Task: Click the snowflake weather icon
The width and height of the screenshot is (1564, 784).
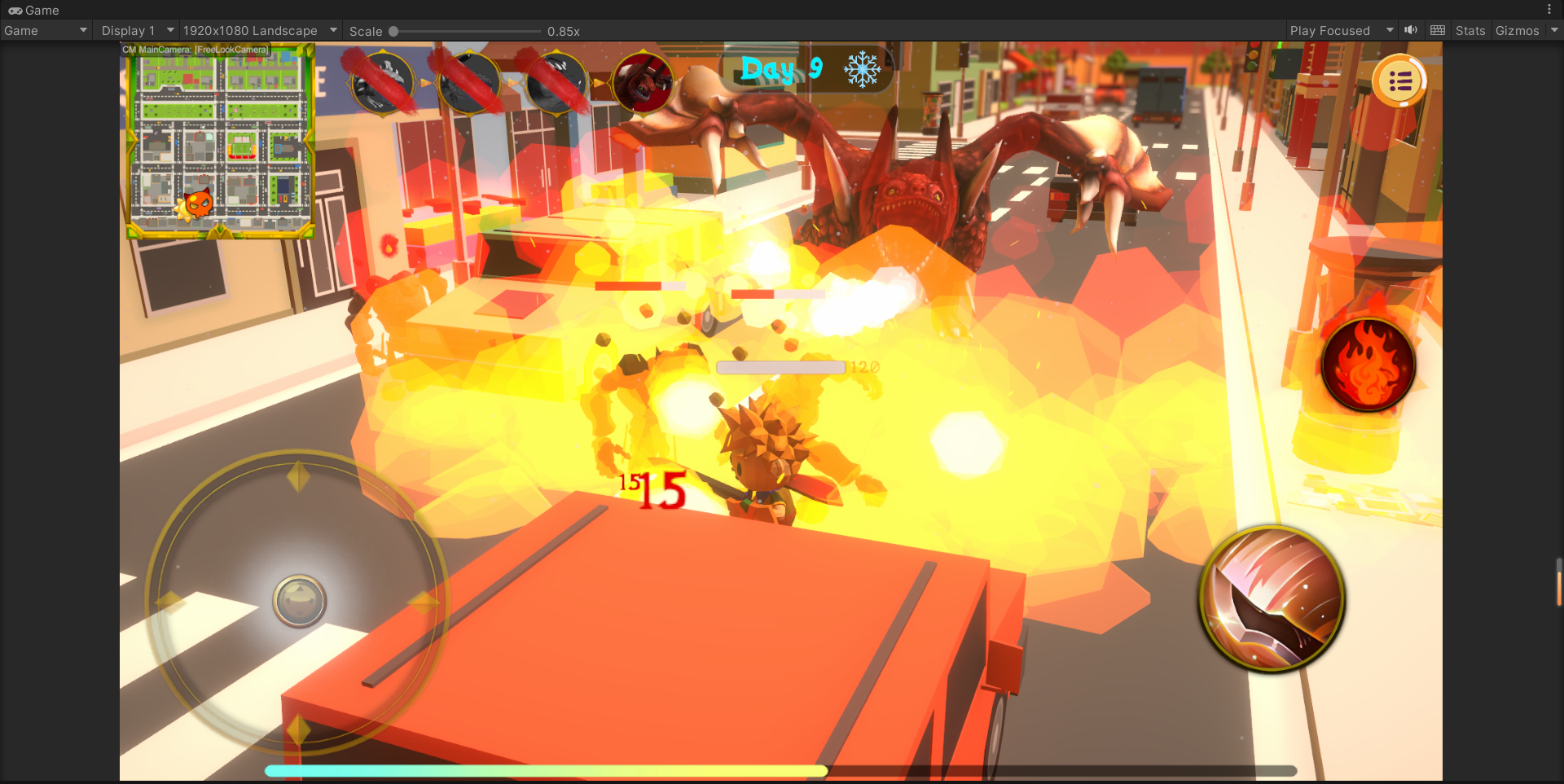Action: tap(862, 69)
